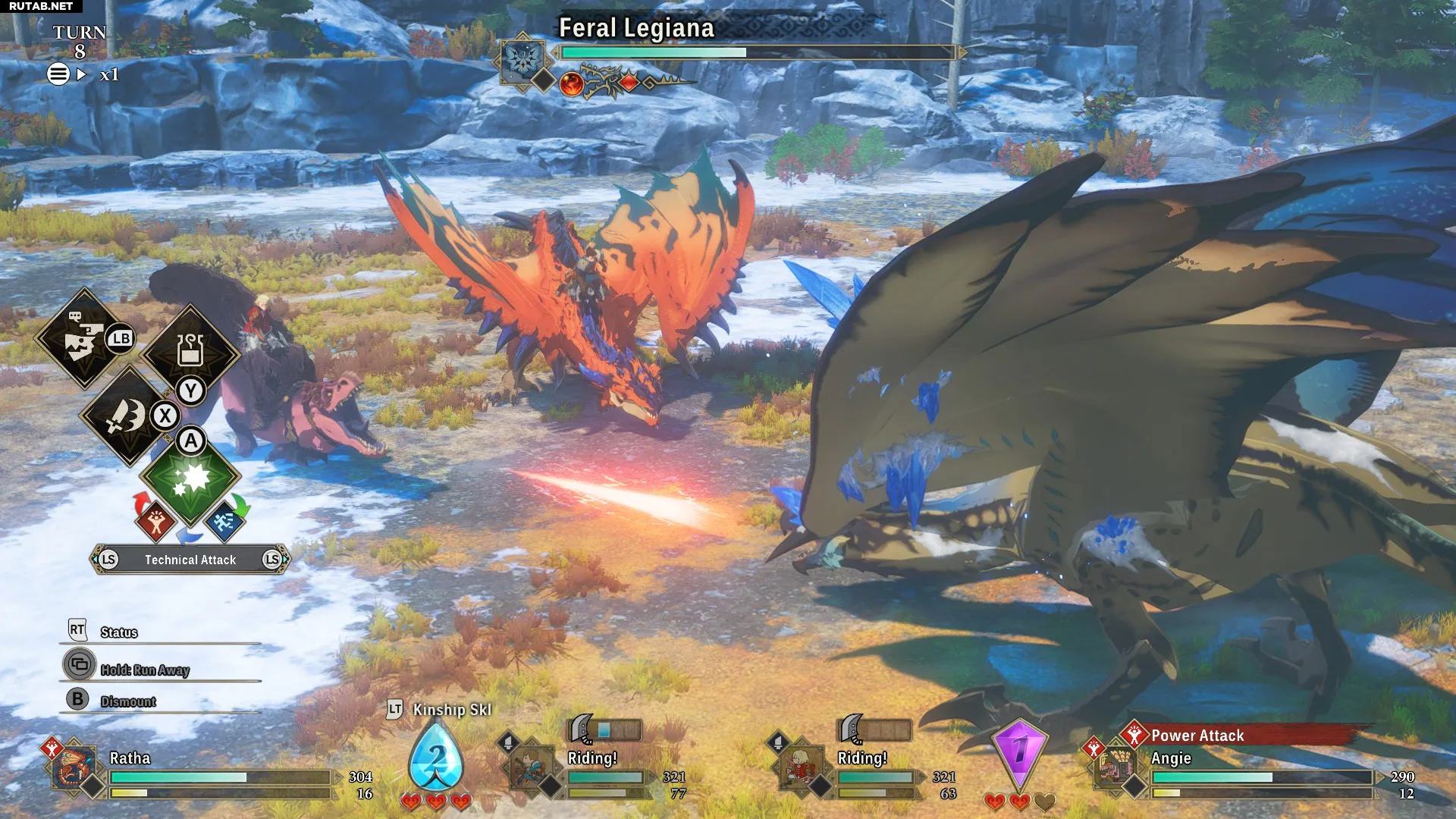1456x819 pixels.
Task: Select the Dismount option
Action: (127, 701)
